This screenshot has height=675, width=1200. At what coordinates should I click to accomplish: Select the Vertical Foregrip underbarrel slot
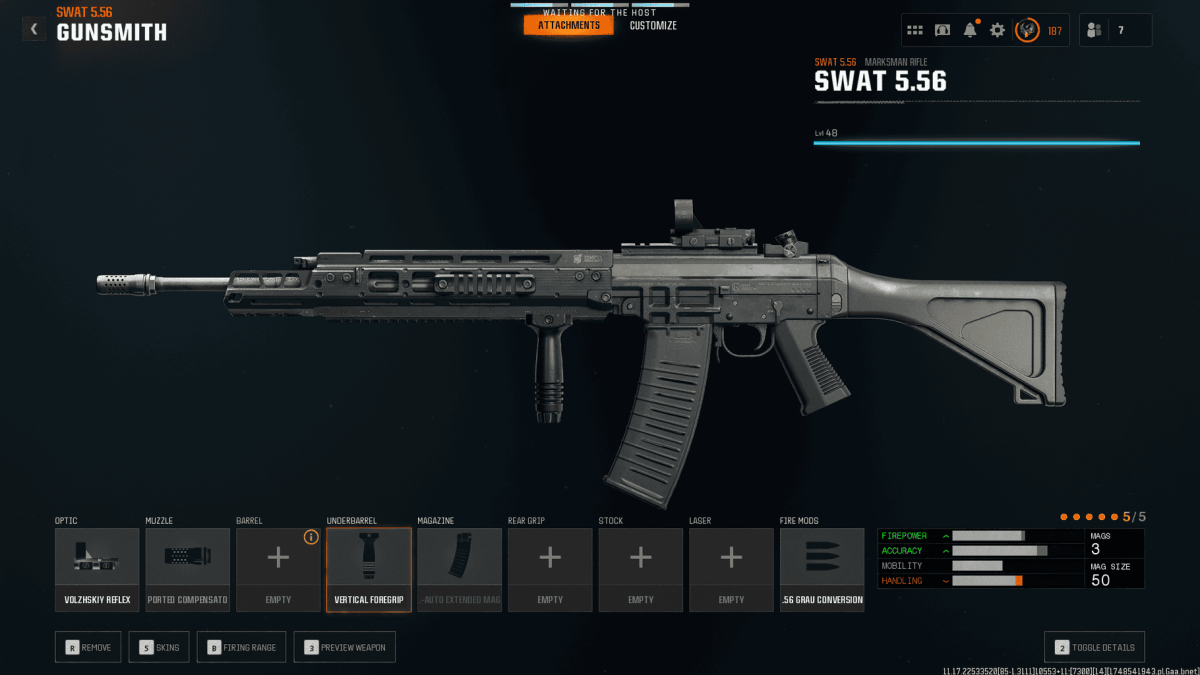369,569
